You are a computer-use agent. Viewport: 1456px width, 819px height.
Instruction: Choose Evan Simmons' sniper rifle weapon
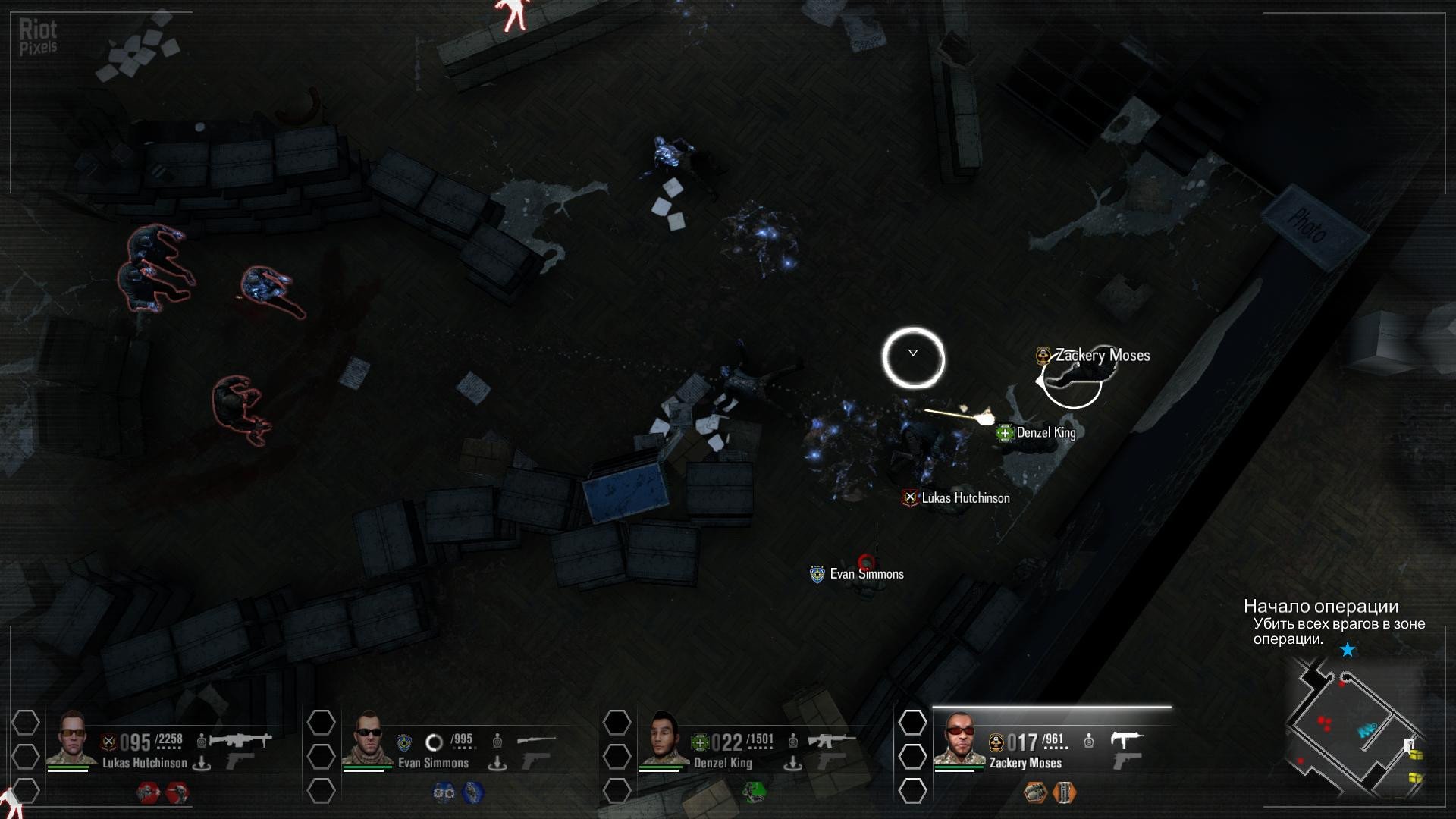pyautogui.click(x=536, y=739)
